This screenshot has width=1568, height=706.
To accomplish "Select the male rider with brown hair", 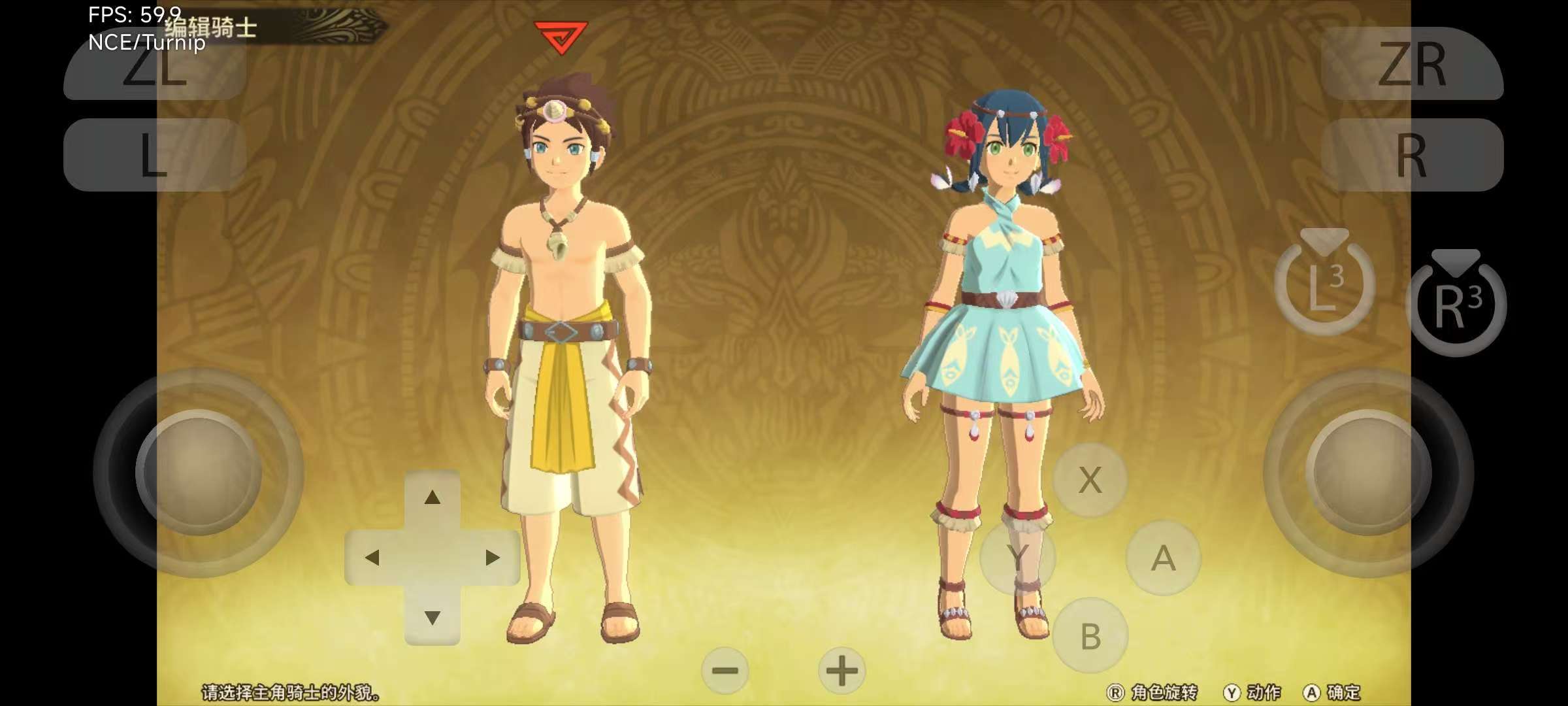I will (567, 340).
